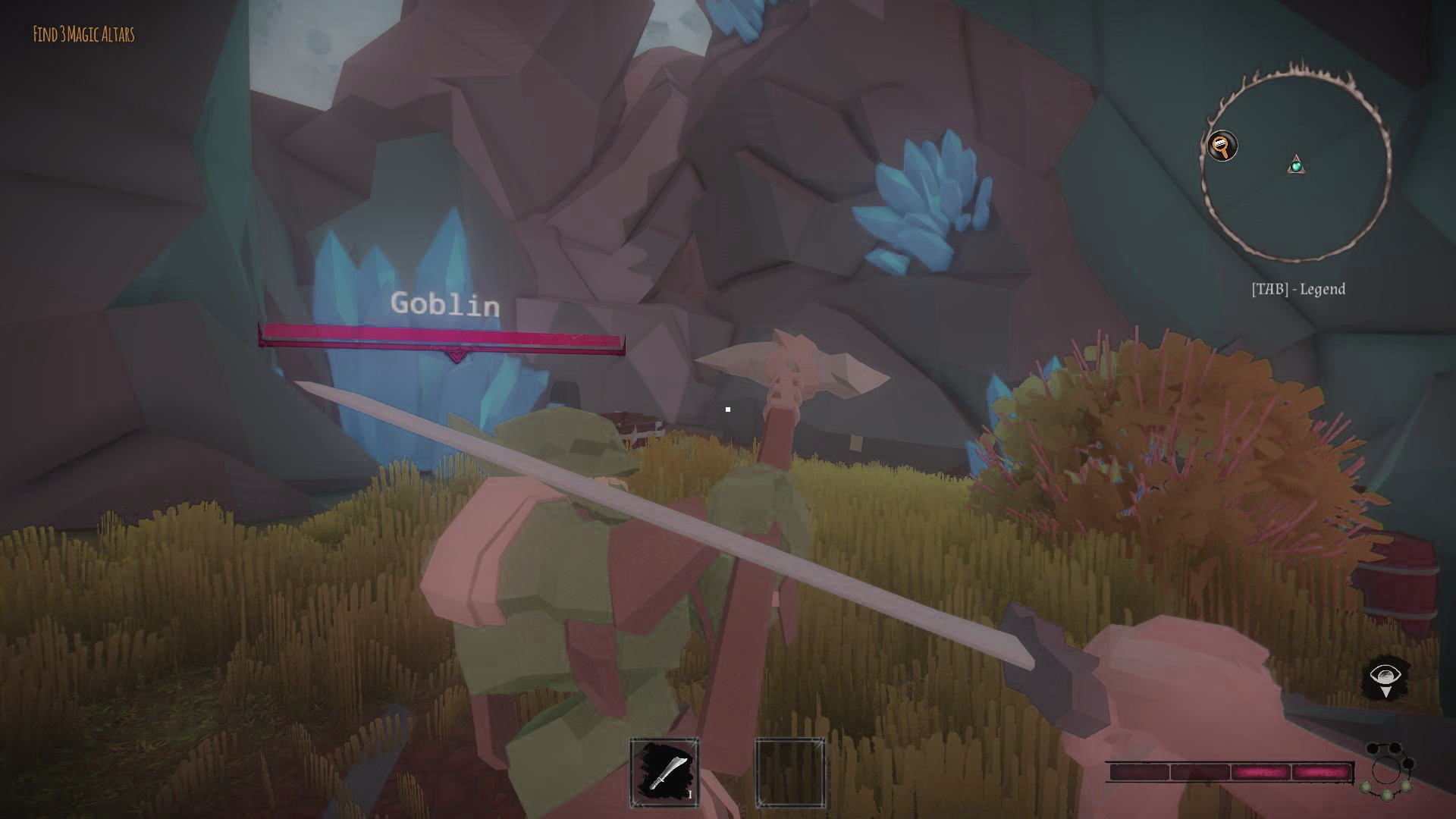The width and height of the screenshot is (1456, 819).
Task: Click the crosshair dot at screen center
Action: point(728,409)
